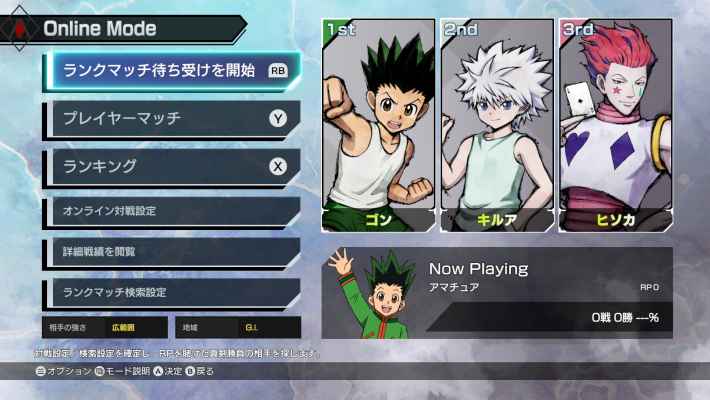Open the Ranking (ランキング) entry
The image size is (710, 400).
[x=172, y=165]
